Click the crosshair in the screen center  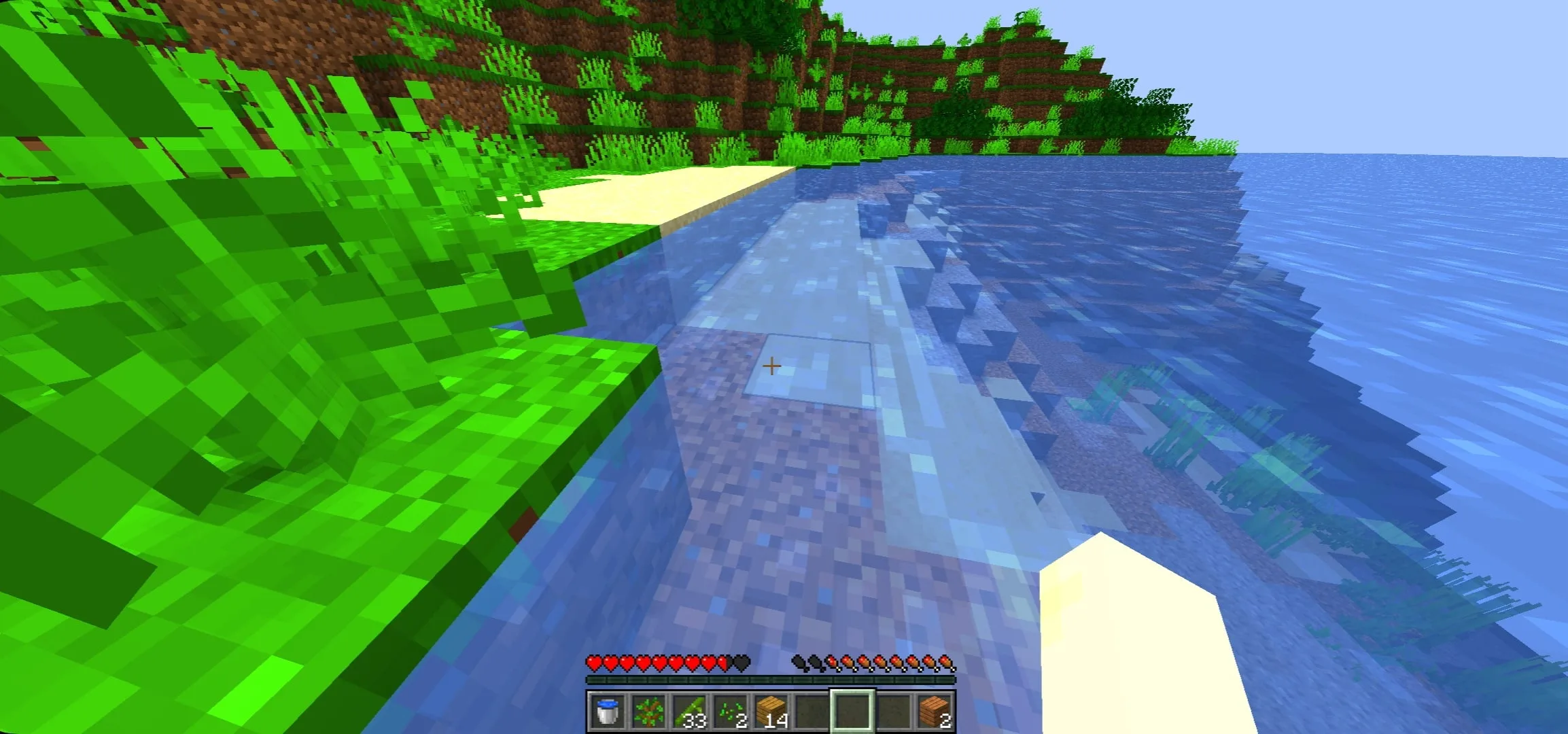coord(771,366)
